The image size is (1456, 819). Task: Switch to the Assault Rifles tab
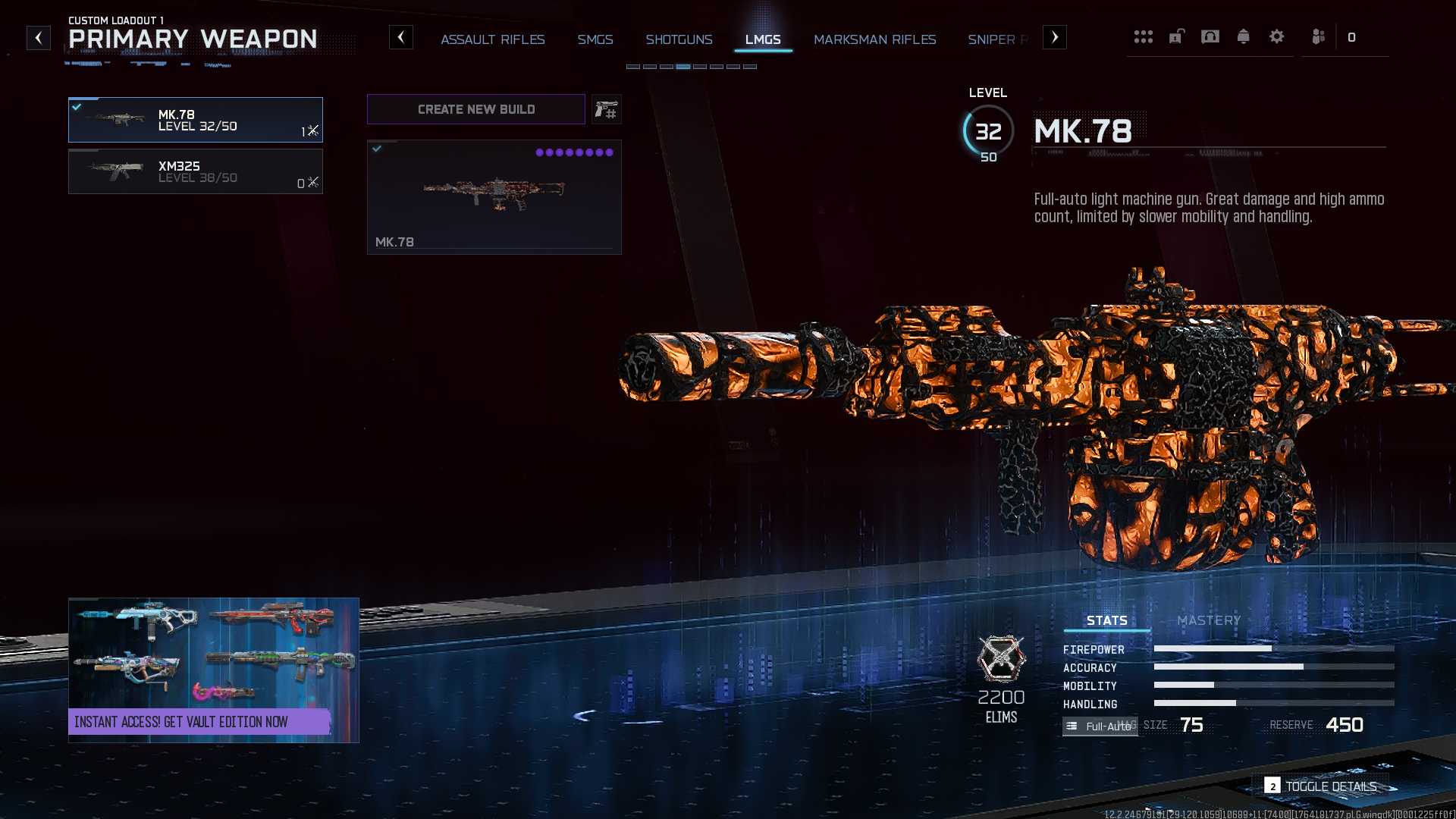click(x=493, y=39)
